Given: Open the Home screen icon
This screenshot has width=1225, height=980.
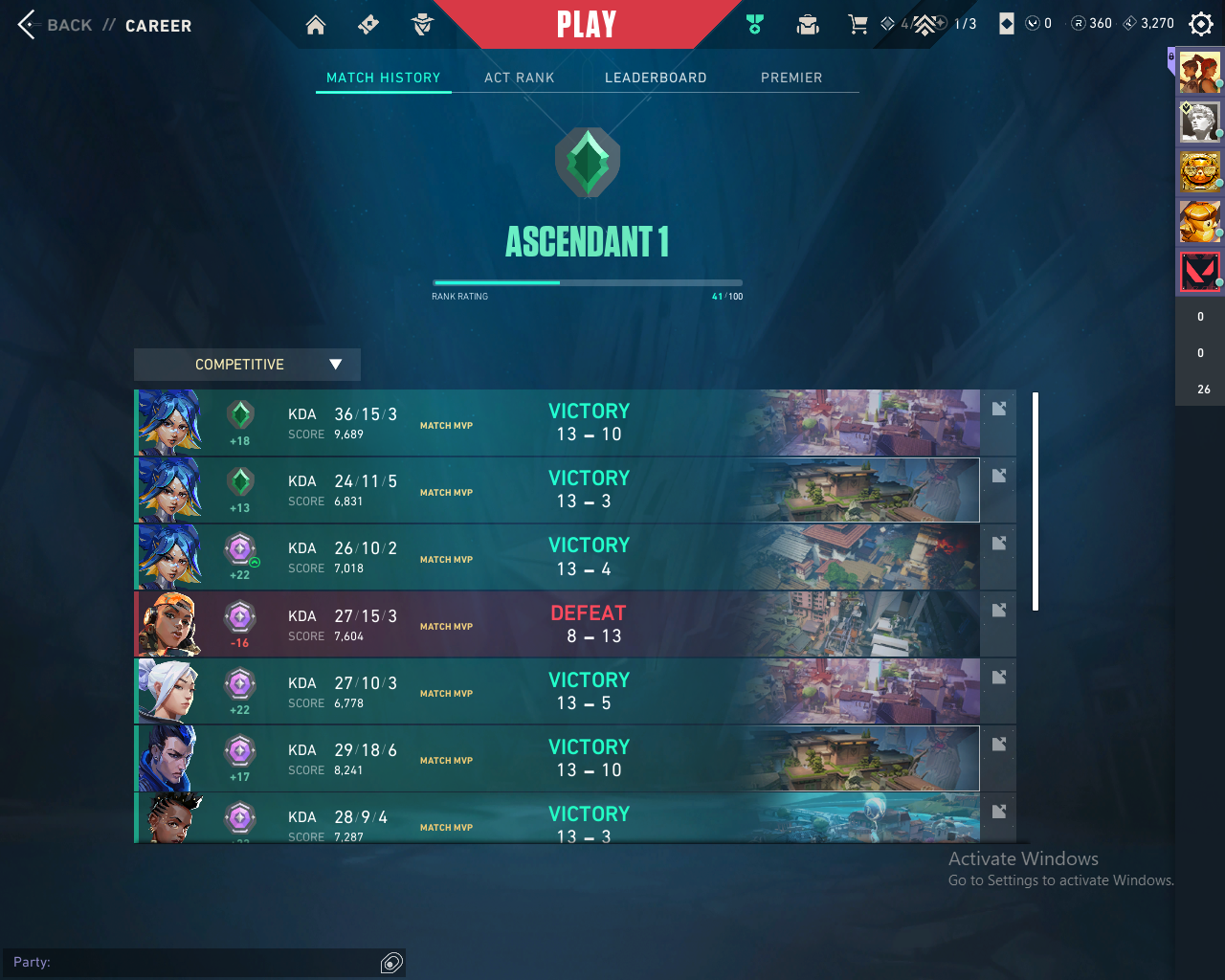Looking at the screenshot, I should (316, 25).
